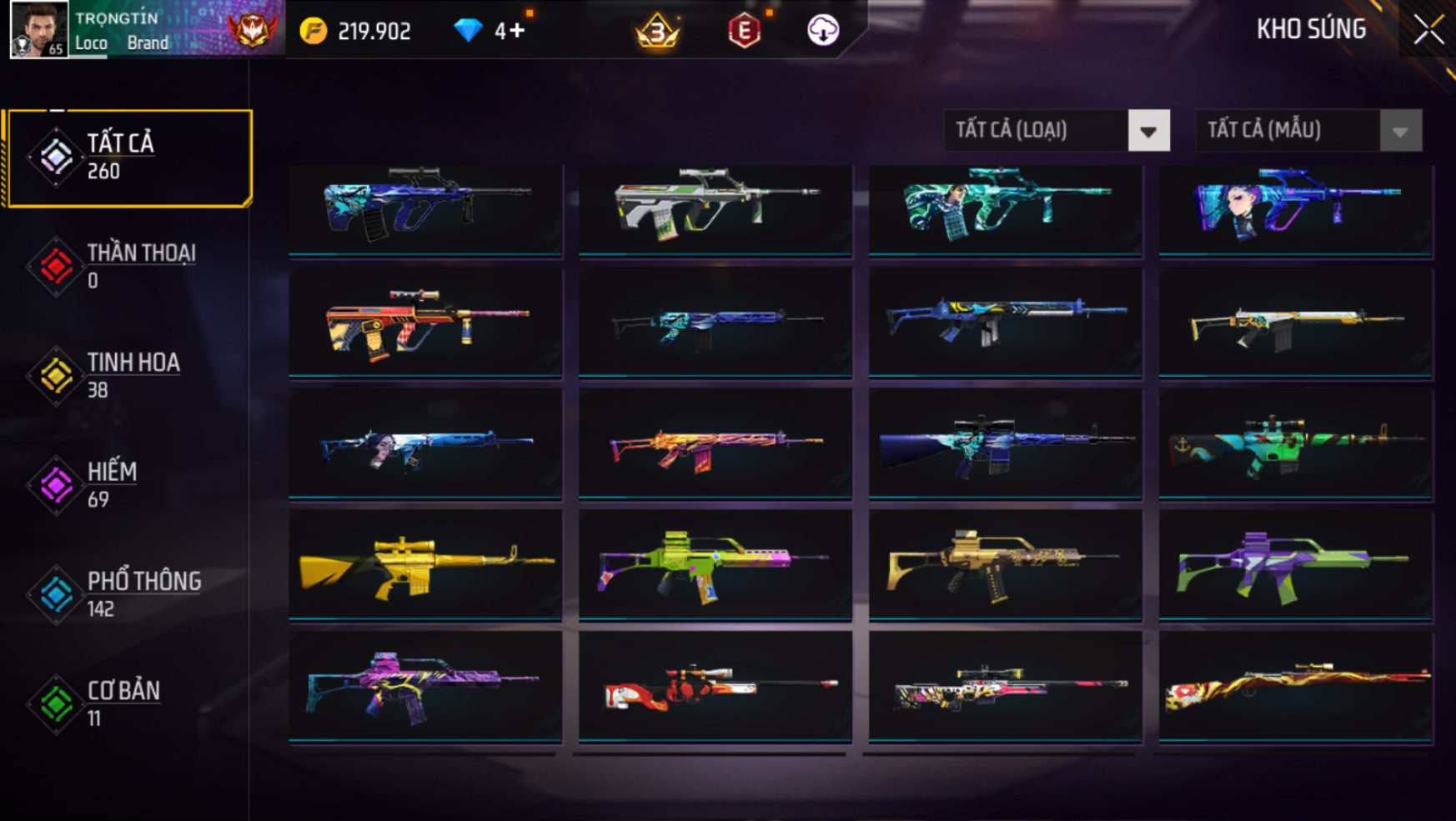Select the Tất Cả category tab
Viewport: 1456px width, 821px height.
tap(128, 158)
